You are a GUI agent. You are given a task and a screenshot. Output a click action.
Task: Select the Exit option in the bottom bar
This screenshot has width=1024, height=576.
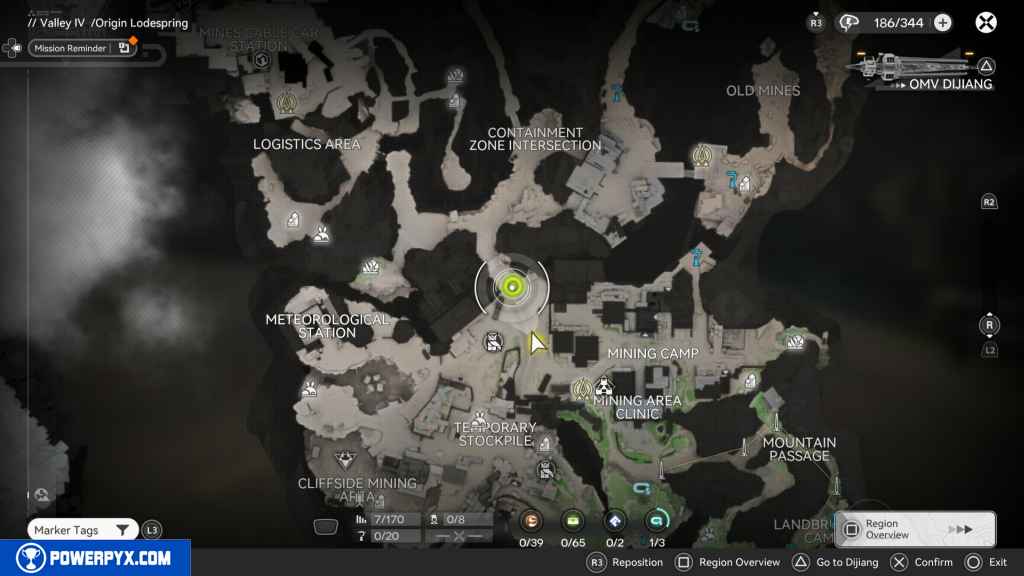tap(986, 563)
